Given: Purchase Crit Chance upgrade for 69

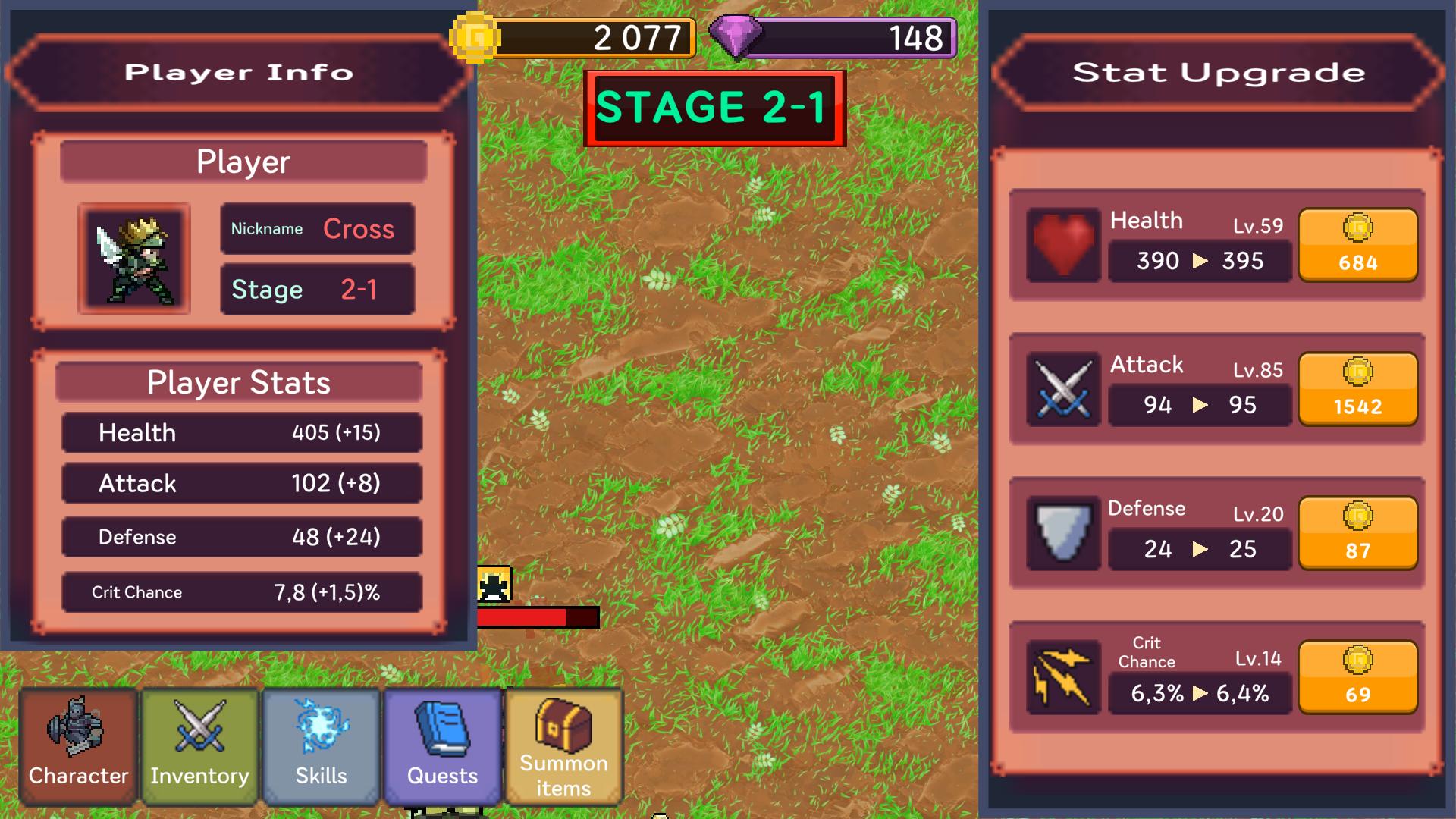Looking at the screenshot, I should [x=1357, y=677].
